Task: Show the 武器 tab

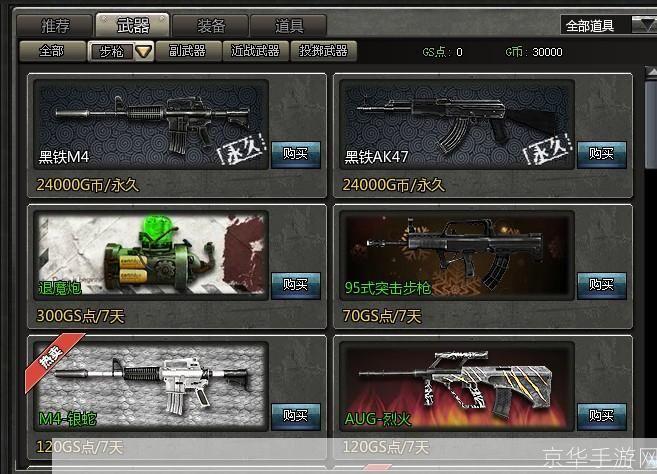Action: (x=133, y=26)
